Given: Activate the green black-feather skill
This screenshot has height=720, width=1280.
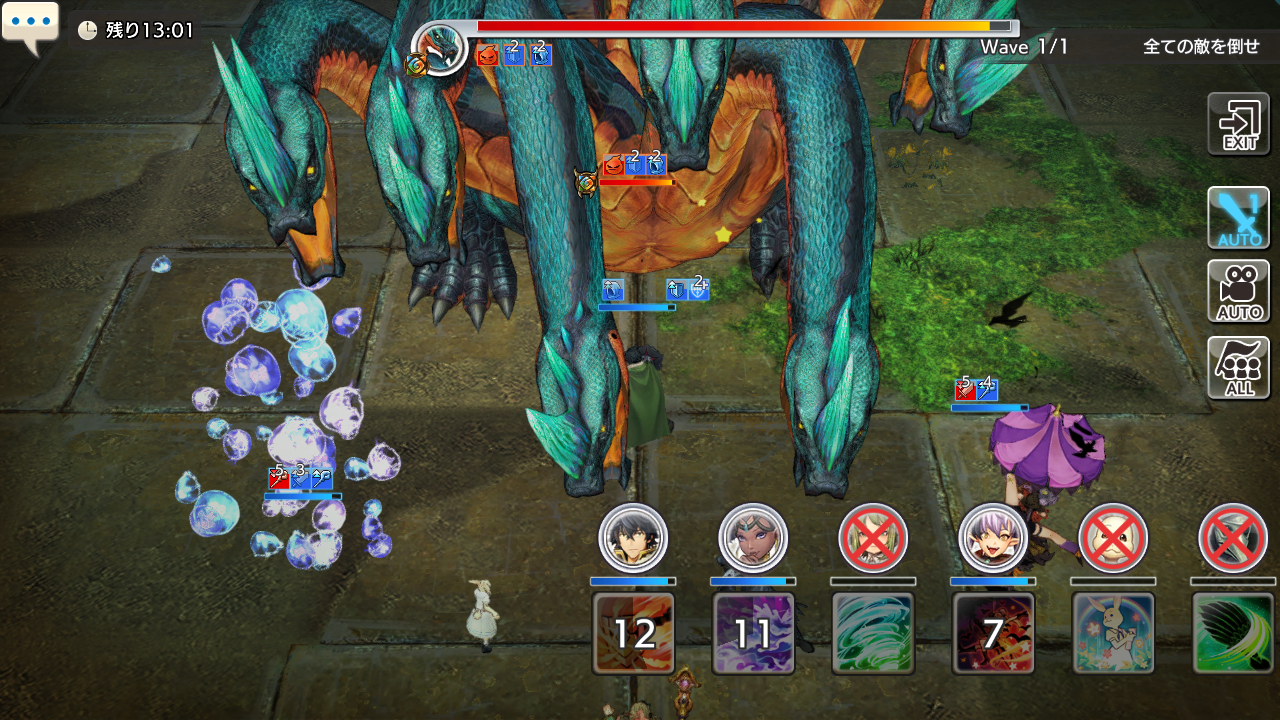Looking at the screenshot, I should (1233, 633).
